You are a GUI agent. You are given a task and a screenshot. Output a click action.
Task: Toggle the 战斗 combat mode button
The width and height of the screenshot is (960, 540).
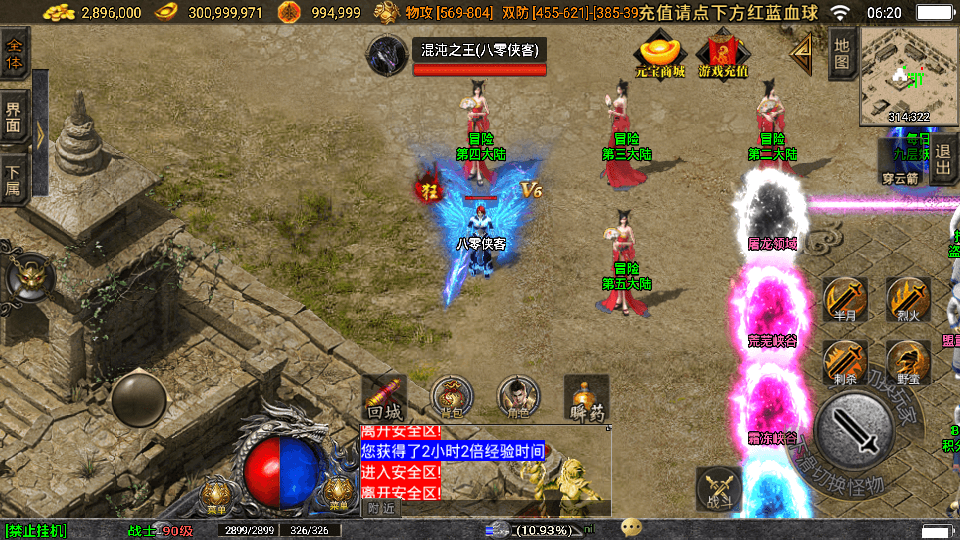719,489
